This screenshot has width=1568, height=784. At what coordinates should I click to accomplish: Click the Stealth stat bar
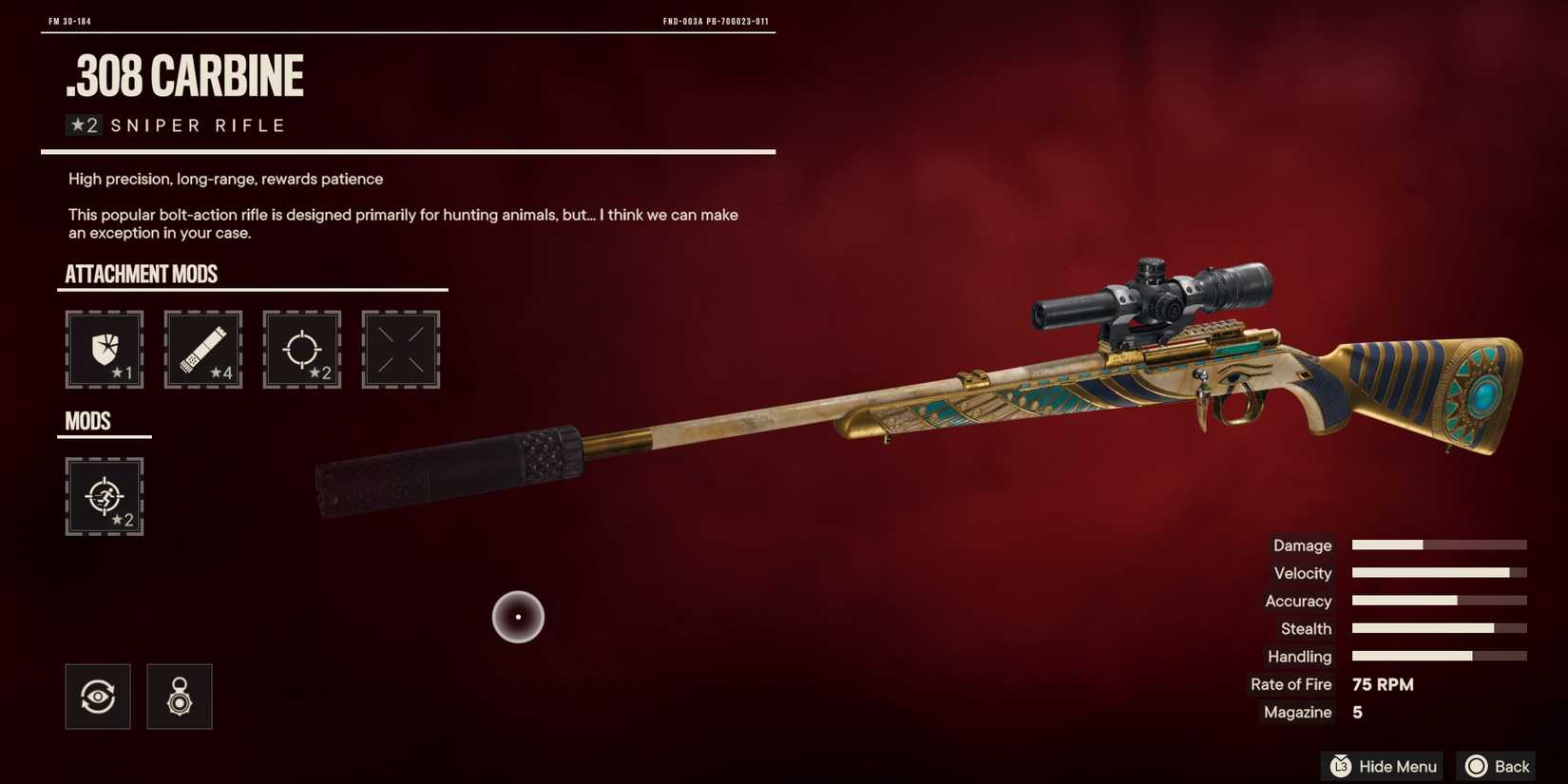coord(1438,628)
